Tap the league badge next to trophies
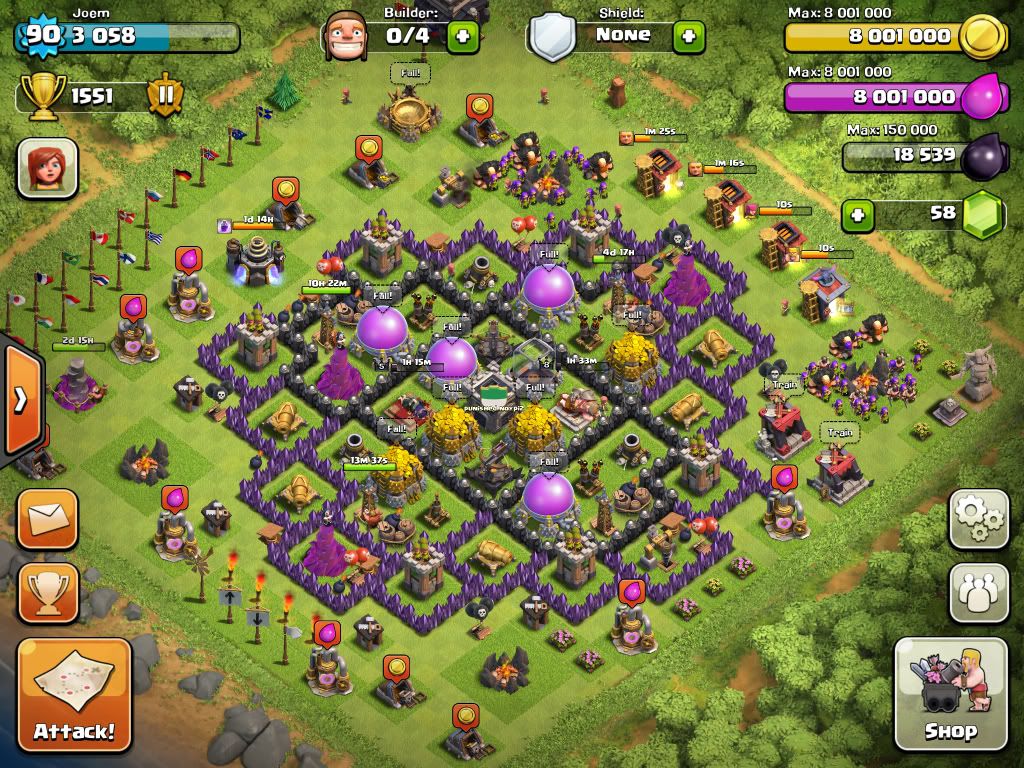 click(x=164, y=97)
